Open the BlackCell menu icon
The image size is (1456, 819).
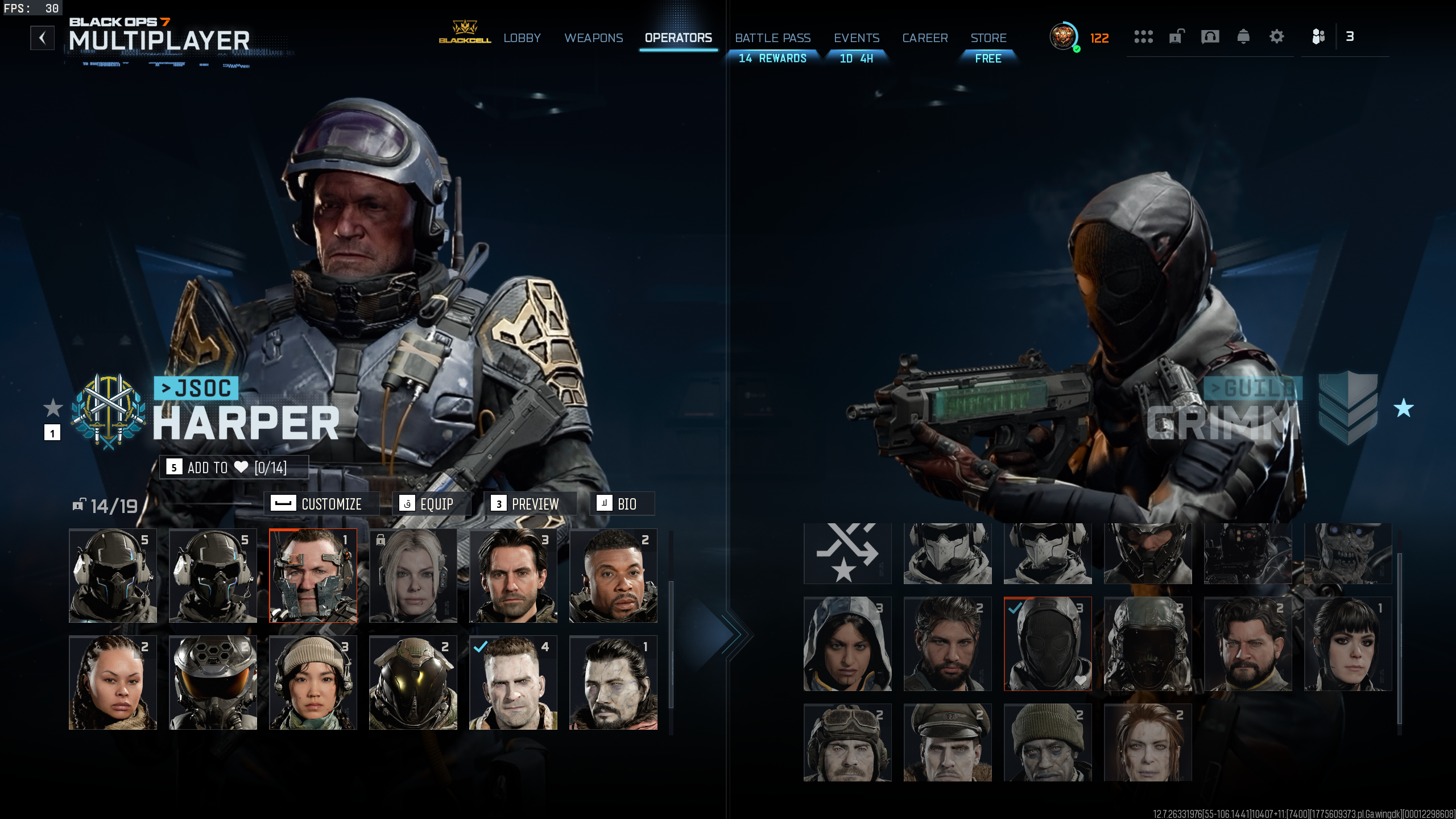coord(465,32)
